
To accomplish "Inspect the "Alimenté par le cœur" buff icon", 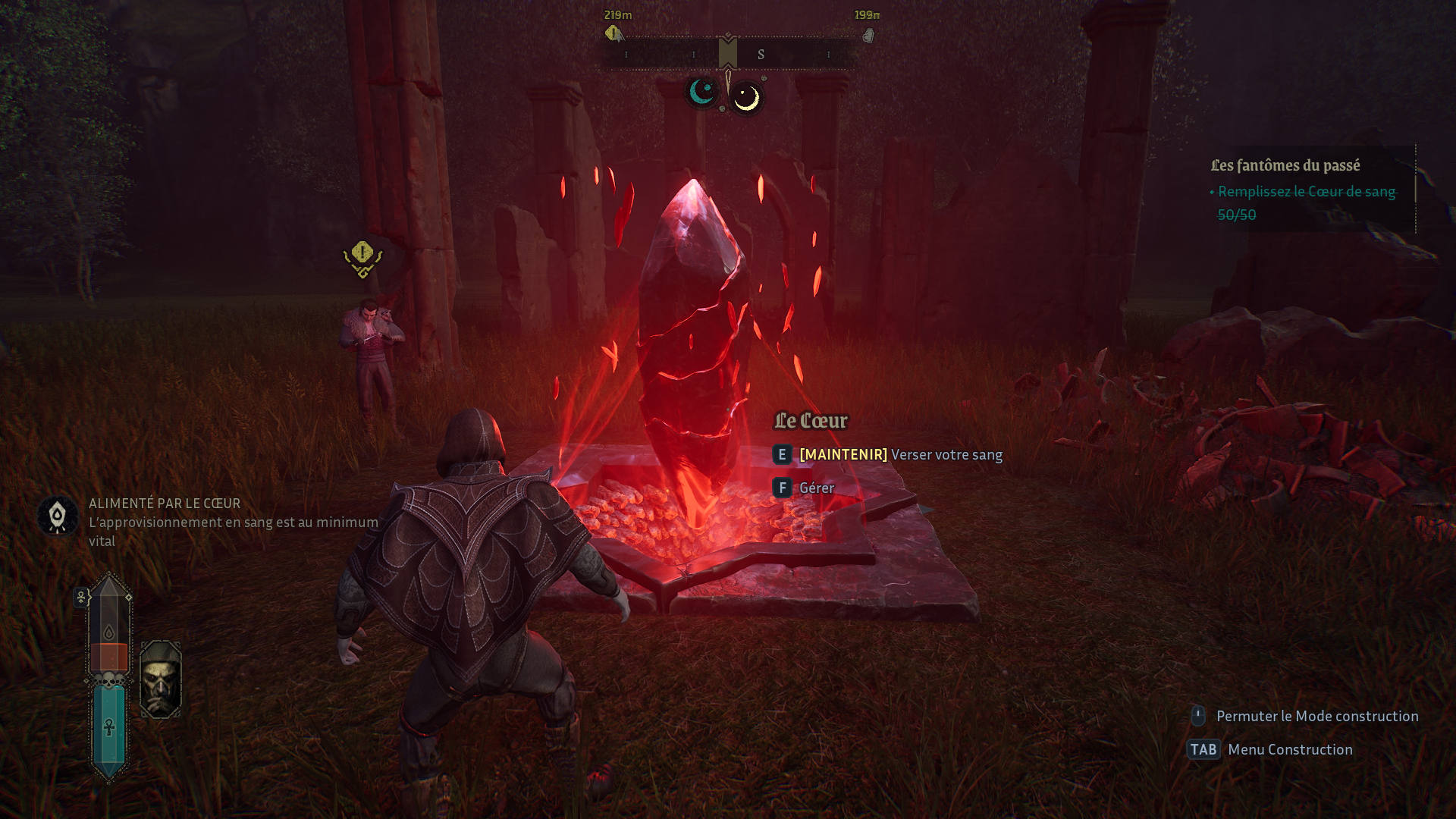I will tap(58, 516).
